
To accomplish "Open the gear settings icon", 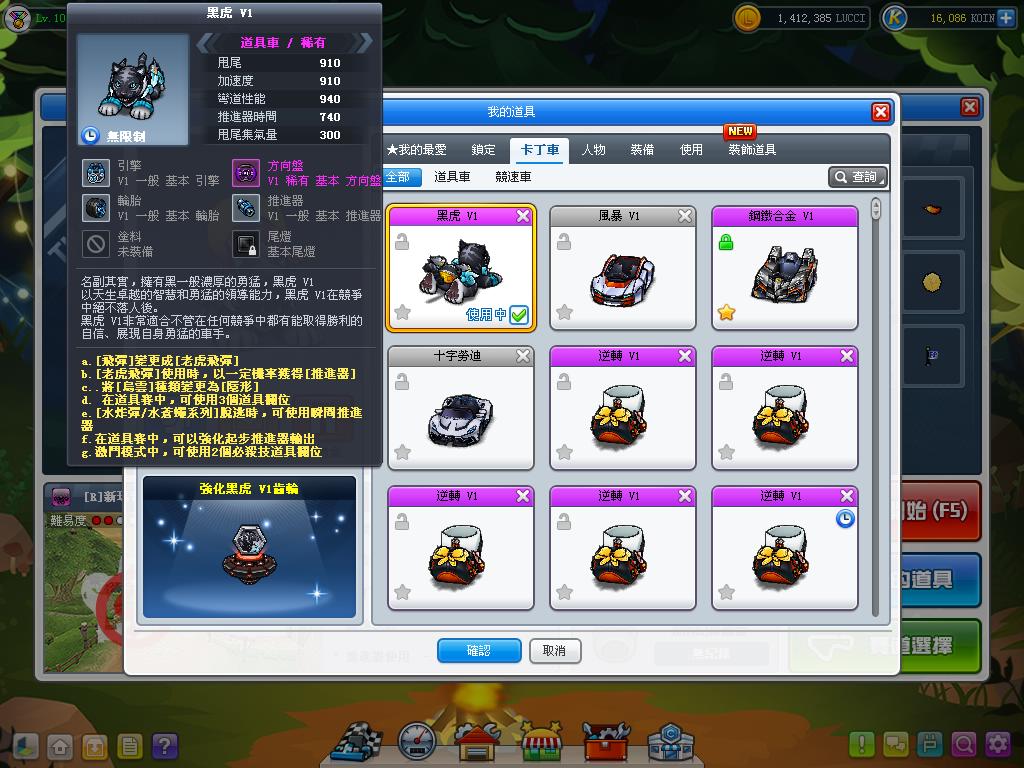I will 997,744.
